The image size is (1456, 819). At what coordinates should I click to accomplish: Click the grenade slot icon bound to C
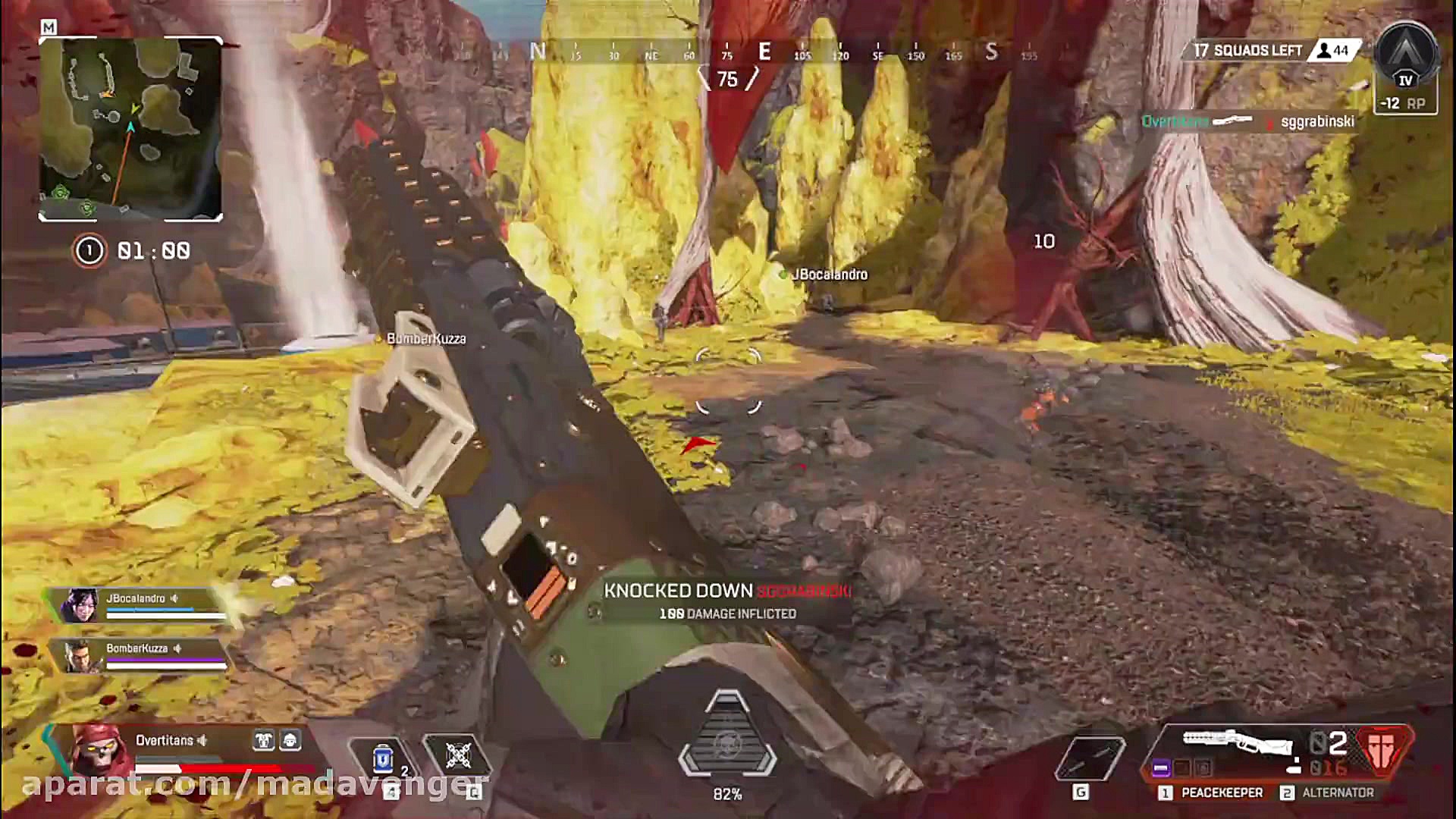pyautogui.click(x=457, y=755)
